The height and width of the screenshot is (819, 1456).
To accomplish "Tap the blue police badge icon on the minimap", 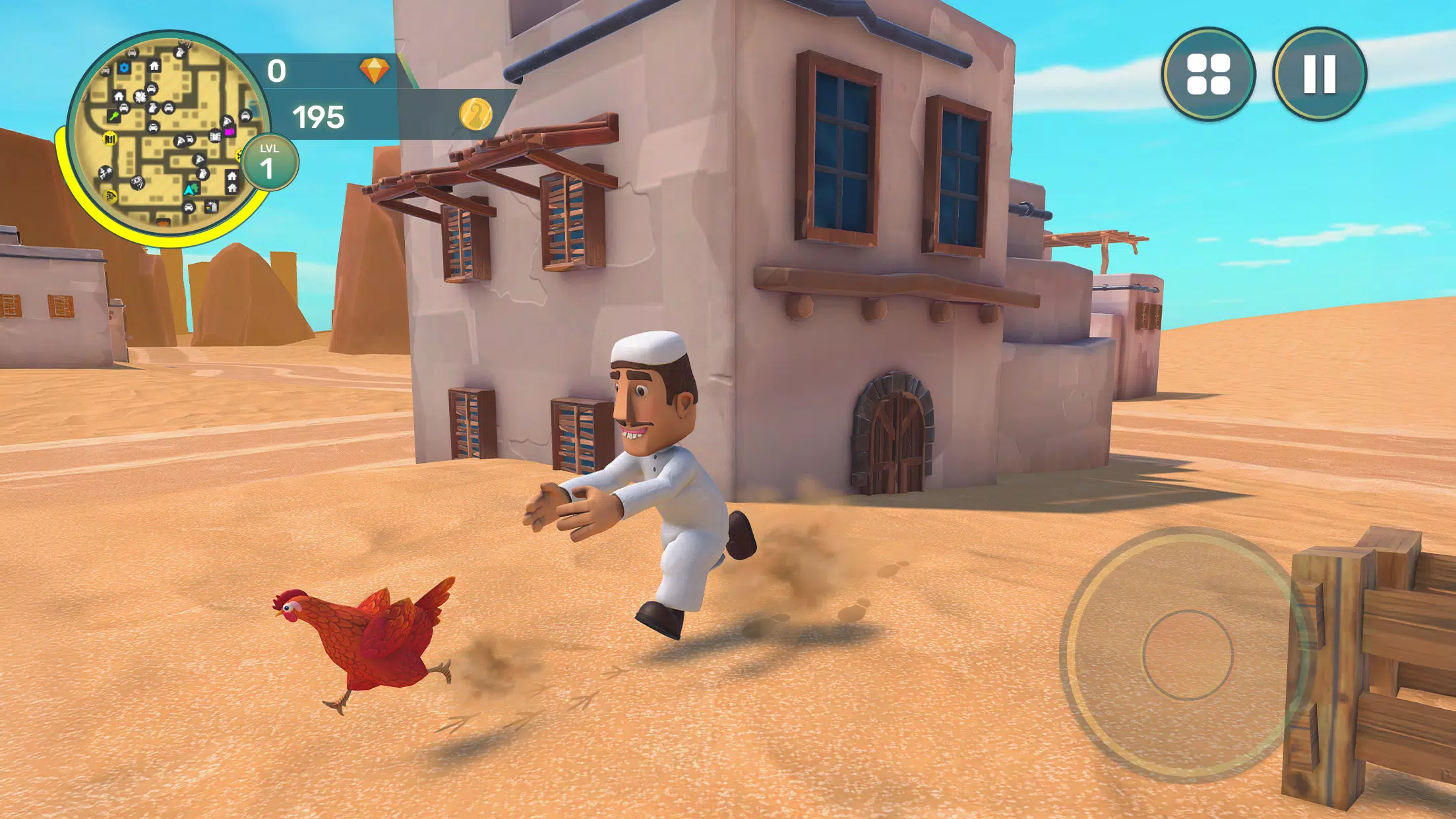I will [x=123, y=69].
